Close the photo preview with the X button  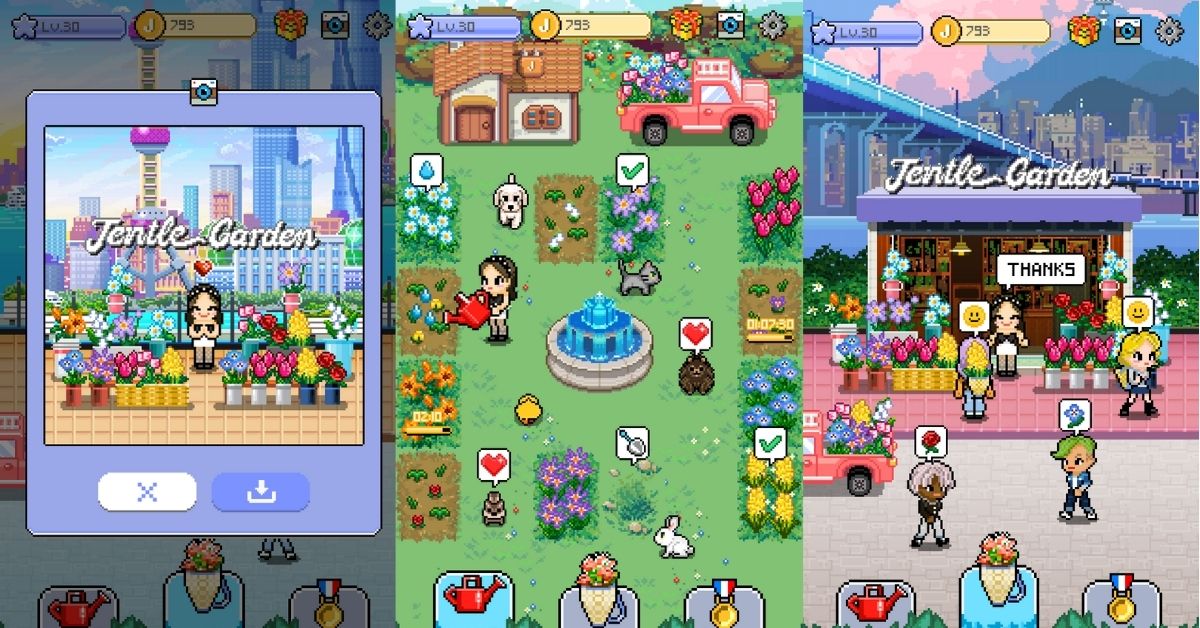pos(147,492)
